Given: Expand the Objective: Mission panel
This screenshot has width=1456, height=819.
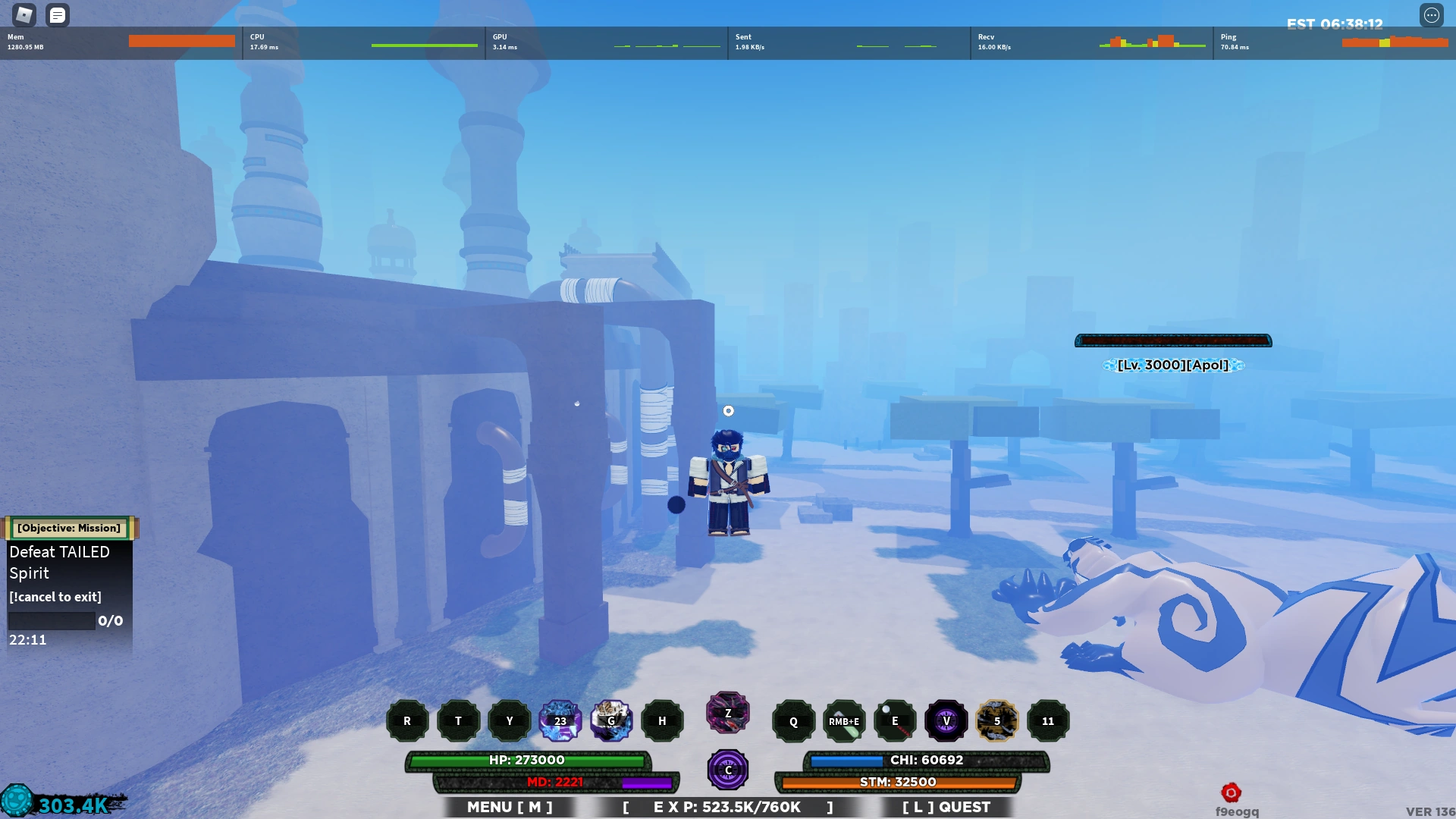Looking at the screenshot, I should [68, 528].
